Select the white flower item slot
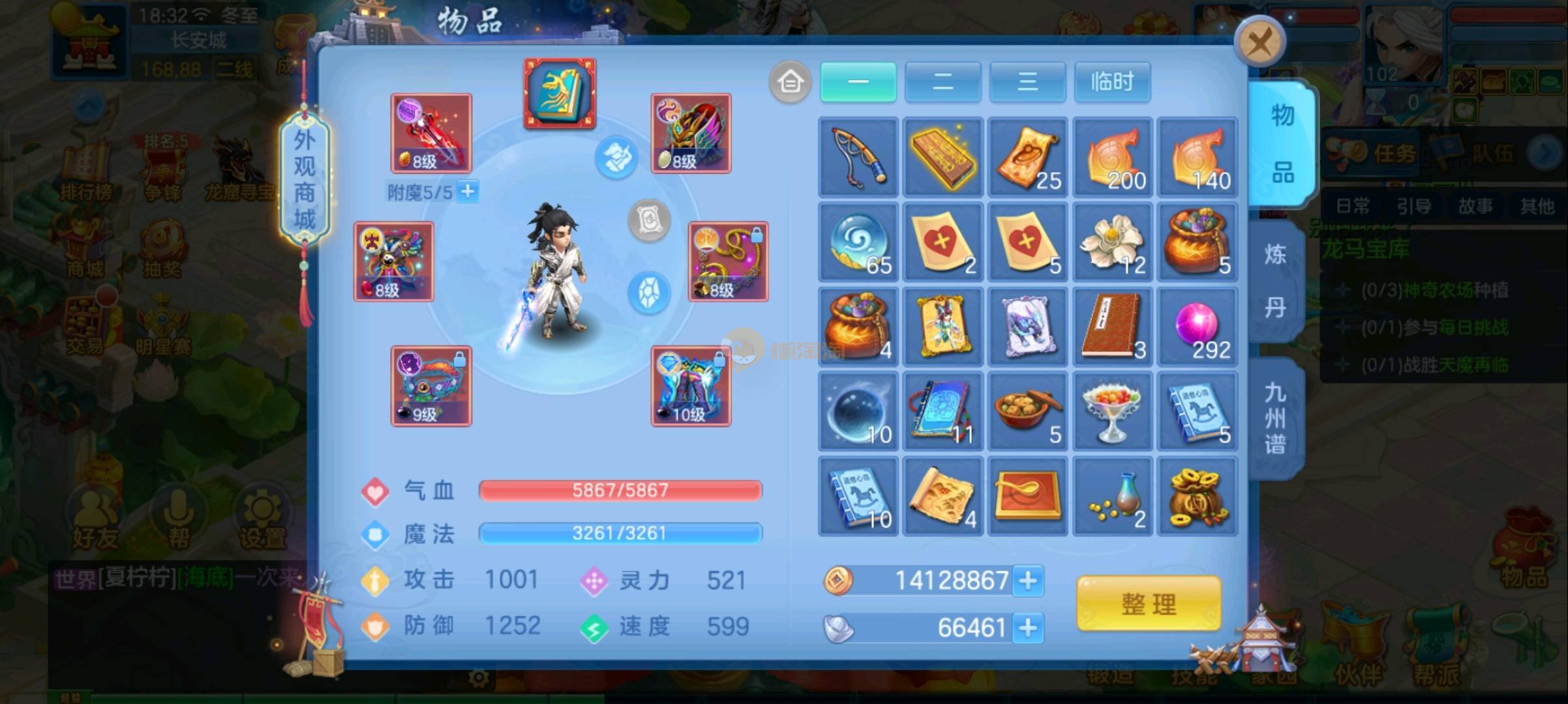The height and width of the screenshot is (704, 1568). click(x=1112, y=242)
